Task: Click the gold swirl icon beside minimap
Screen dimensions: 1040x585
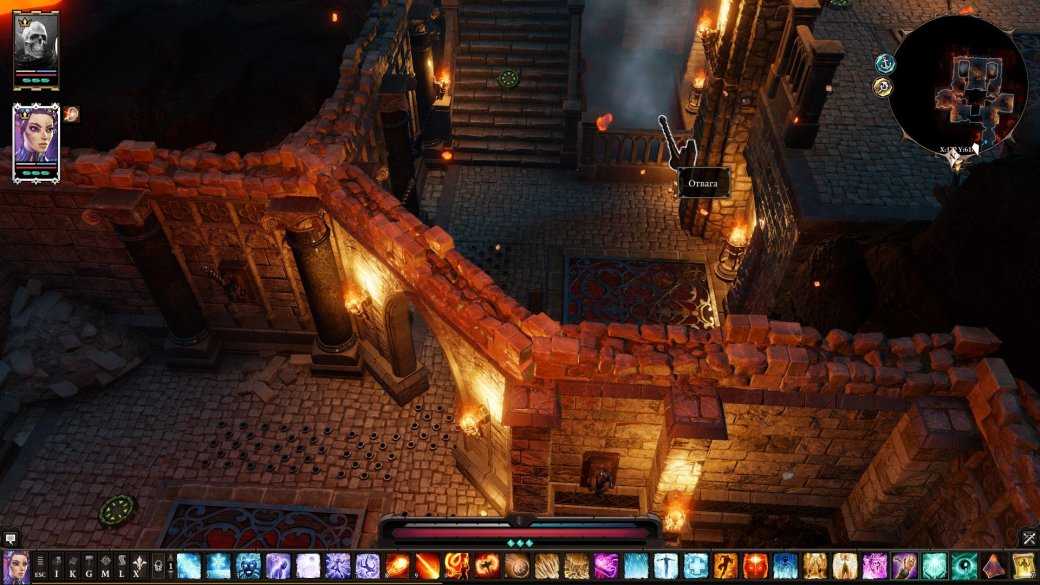Action: (882, 88)
